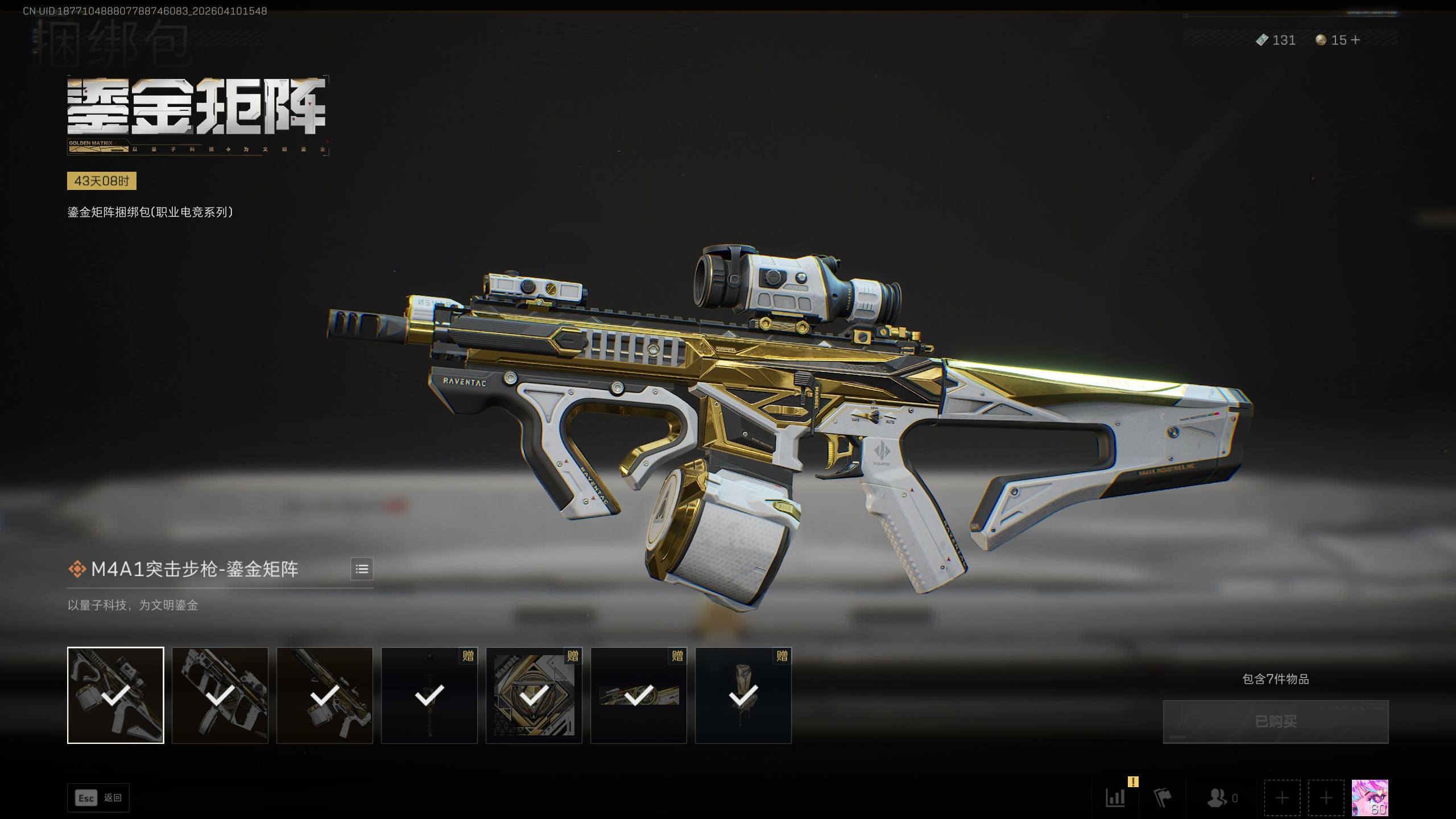Pick the gold trophy ornament gift item
The image size is (1456, 819).
(743, 695)
